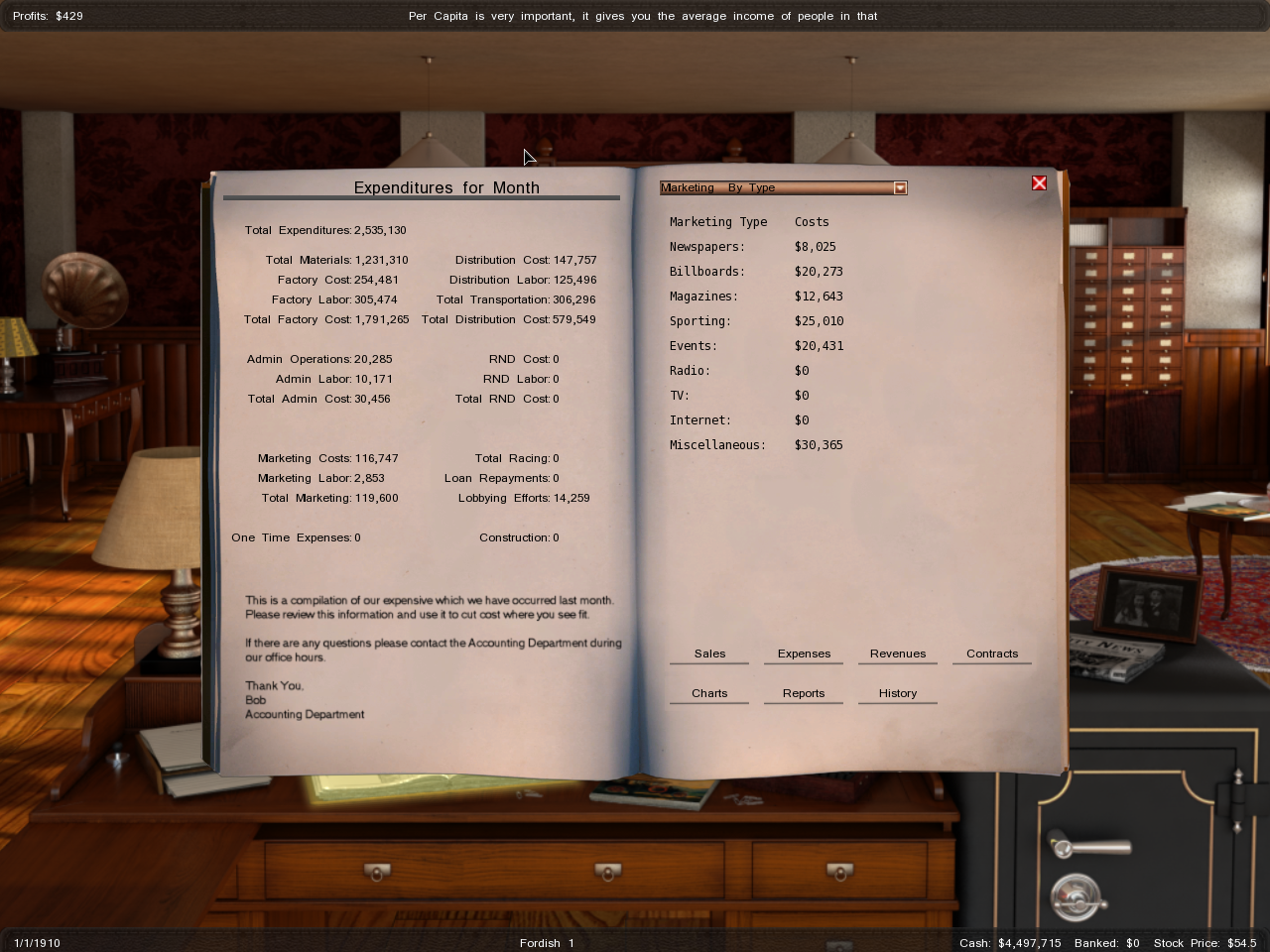Switch to the Charts view
The height and width of the screenshot is (952, 1270).
(709, 694)
